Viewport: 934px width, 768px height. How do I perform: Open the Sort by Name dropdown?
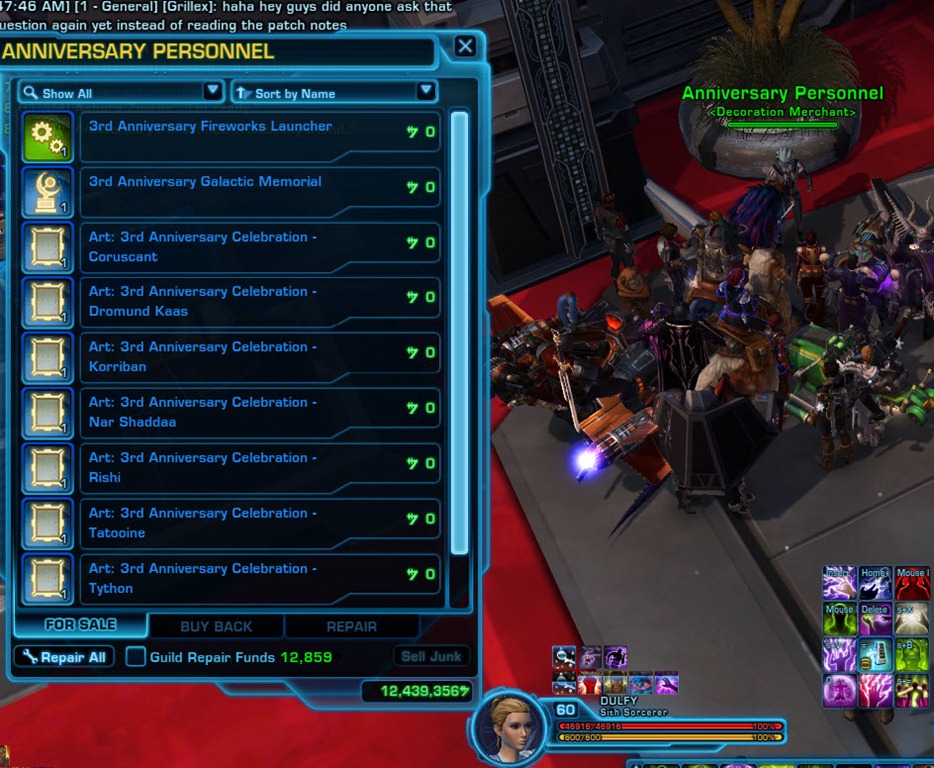coord(334,93)
